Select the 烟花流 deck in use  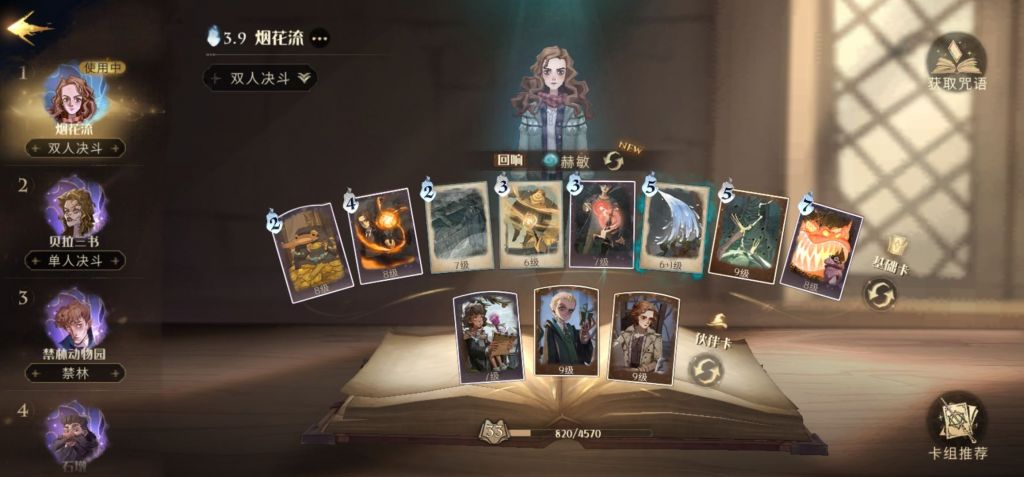(x=75, y=102)
